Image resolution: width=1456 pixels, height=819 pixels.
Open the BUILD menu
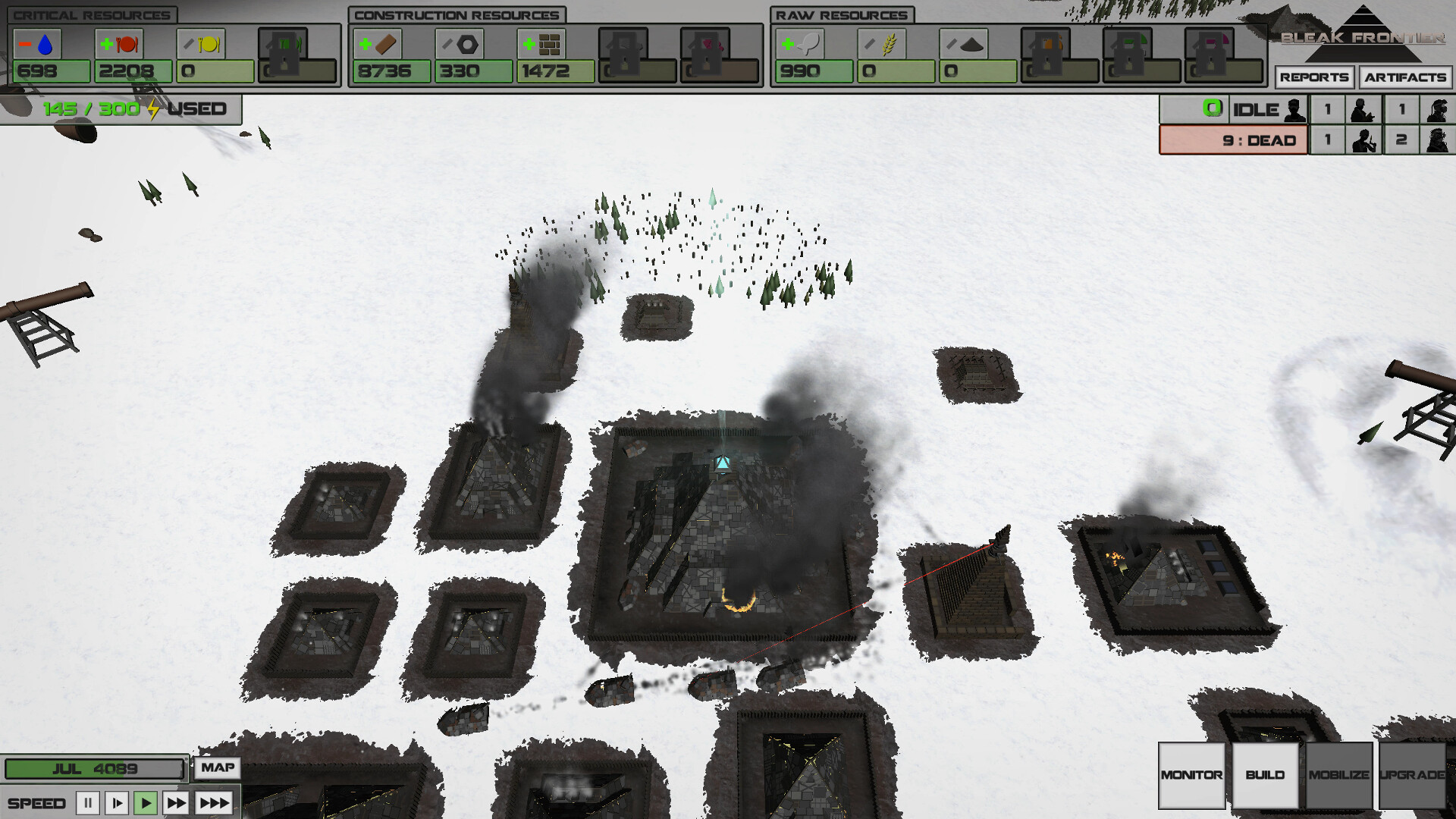pyautogui.click(x=1265, y=776)
